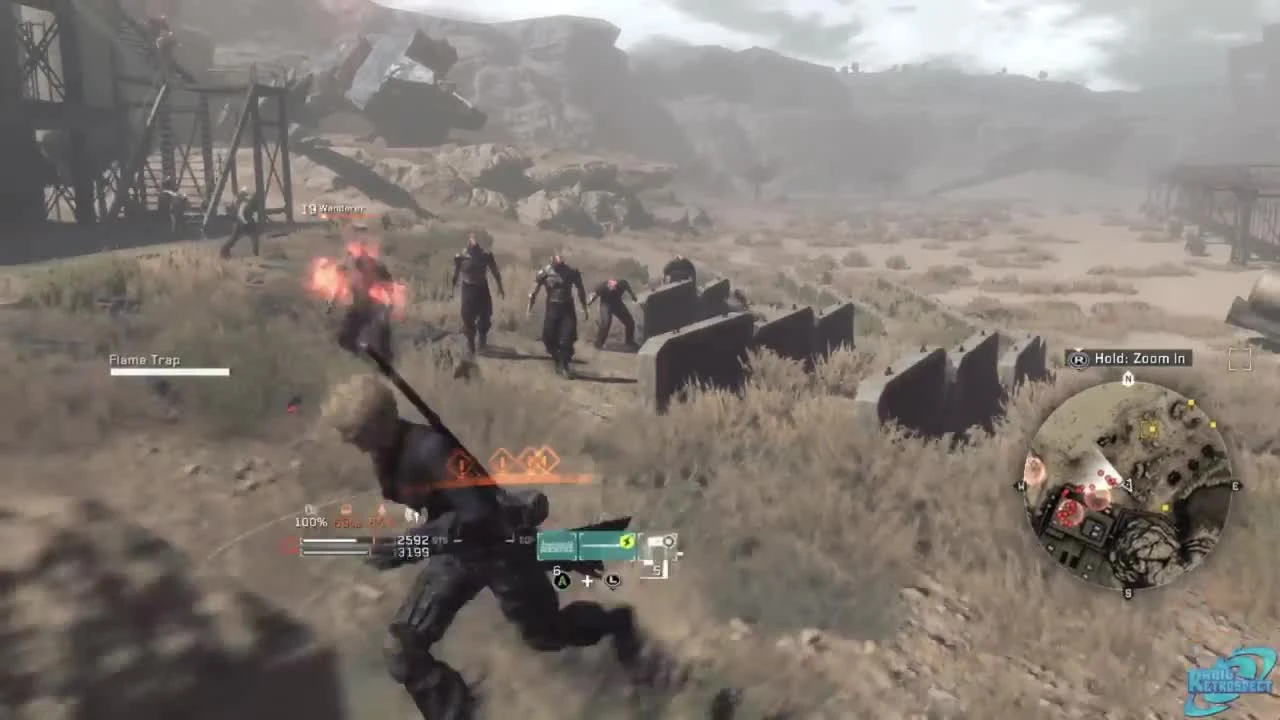Click the hunger percentage icon in HUD
The height and width of the screenshot is (720, 1280).
point(347,508)
